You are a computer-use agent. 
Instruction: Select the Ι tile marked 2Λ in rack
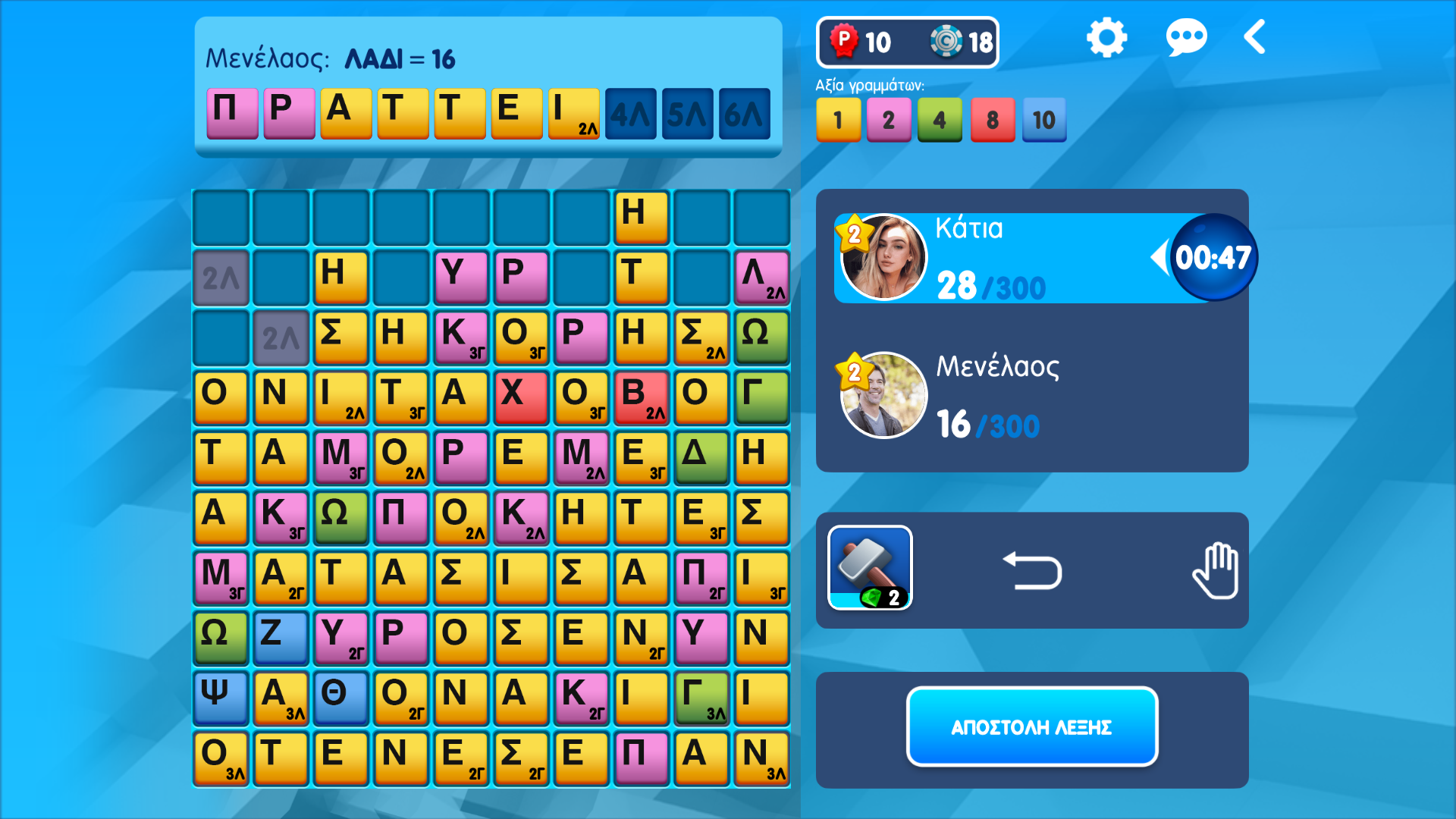point(574,114)
